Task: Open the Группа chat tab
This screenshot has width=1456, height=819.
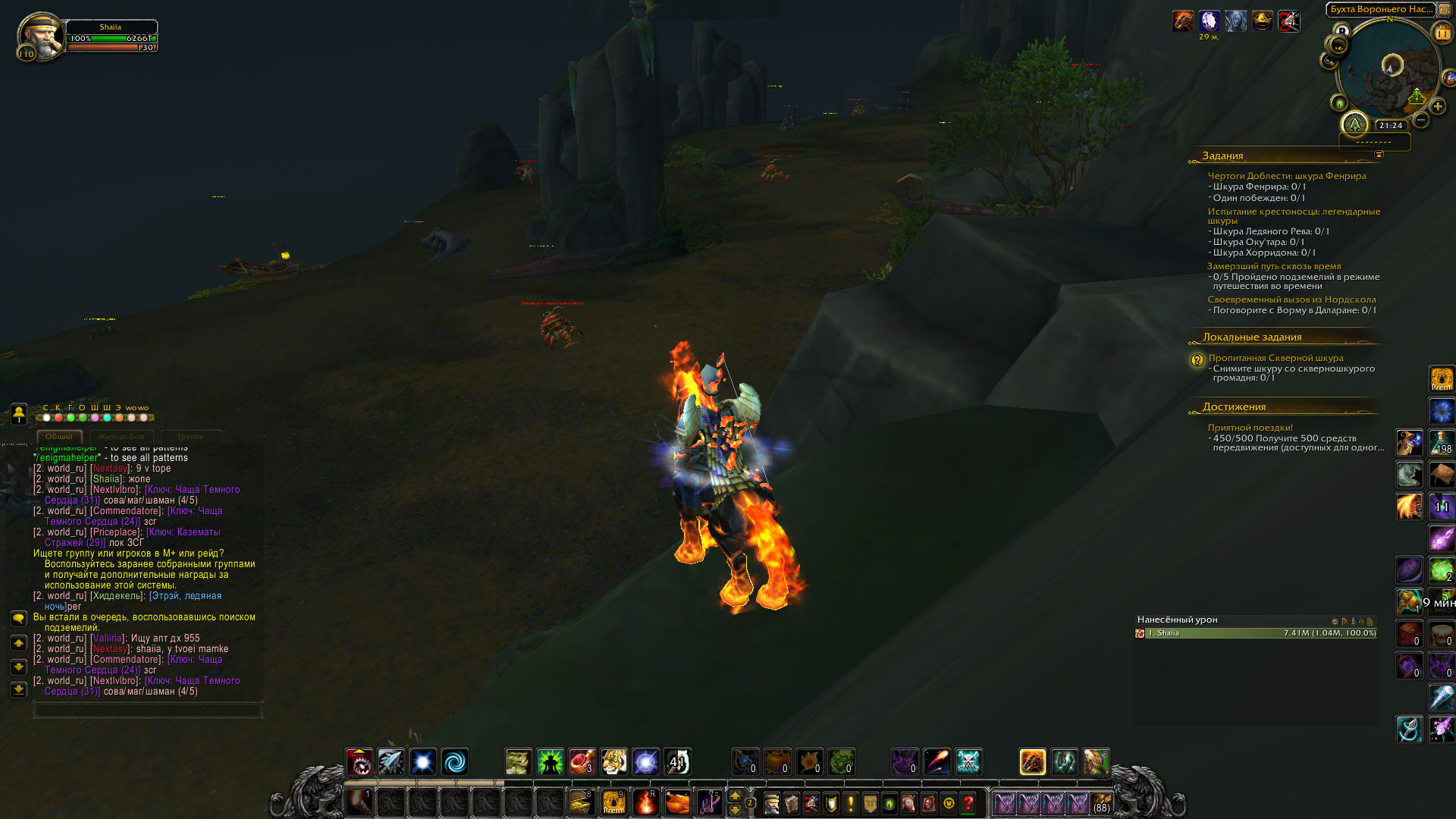Action: click(190, 437)
